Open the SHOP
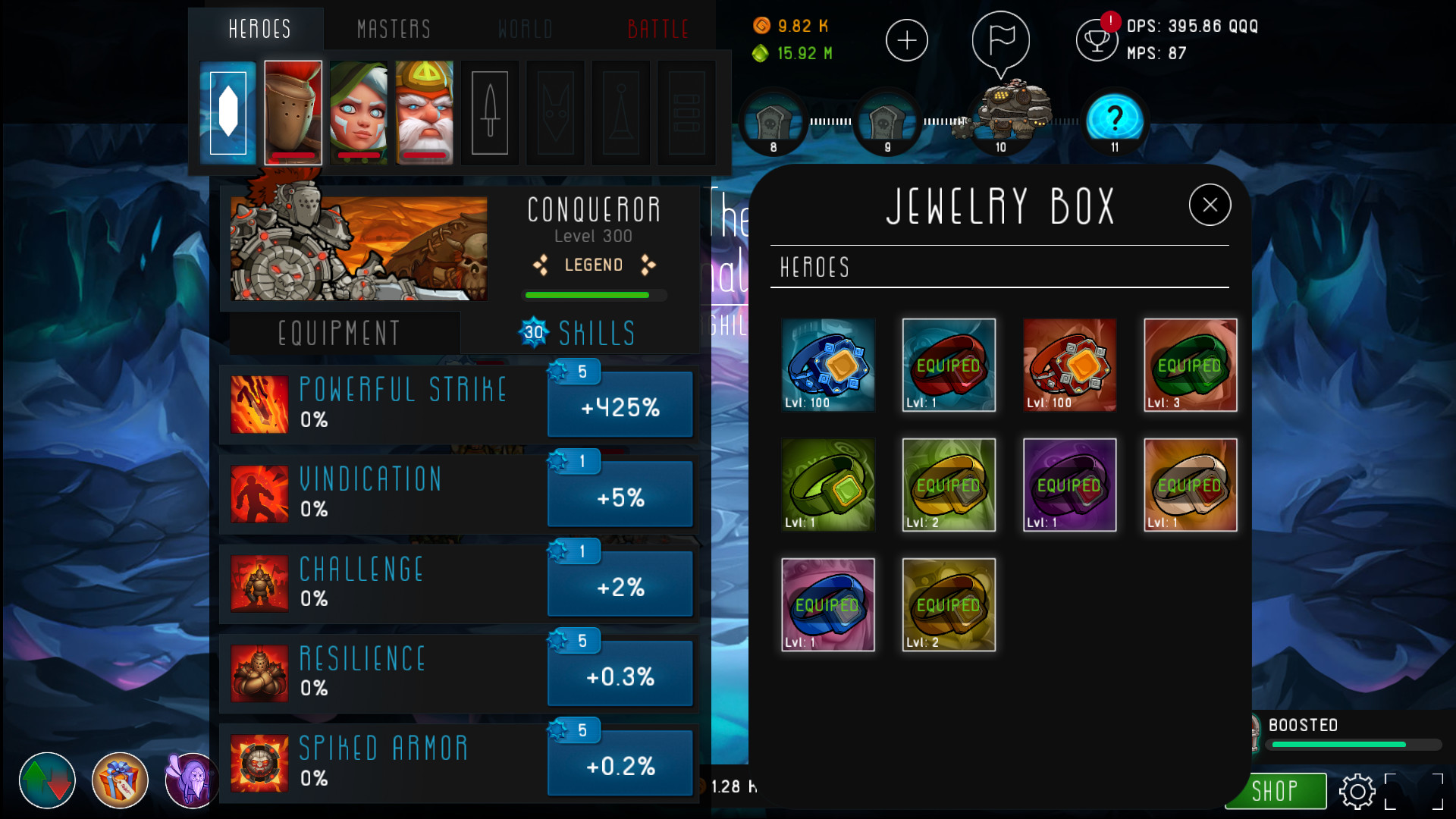 click(1275, 791)
